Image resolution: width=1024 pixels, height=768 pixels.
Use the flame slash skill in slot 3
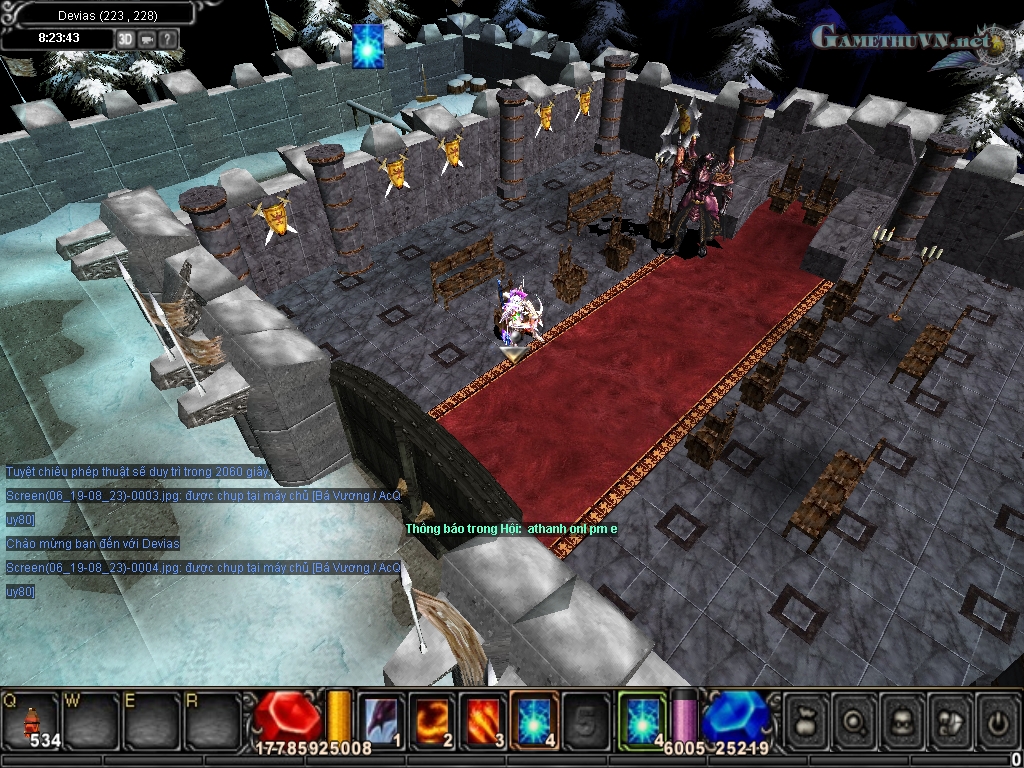(483, 719)
